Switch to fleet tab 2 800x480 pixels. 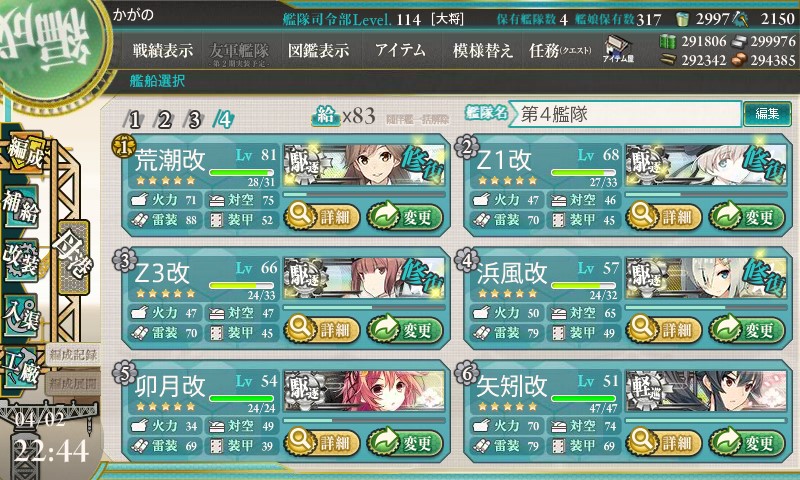[x=165, y=119]
